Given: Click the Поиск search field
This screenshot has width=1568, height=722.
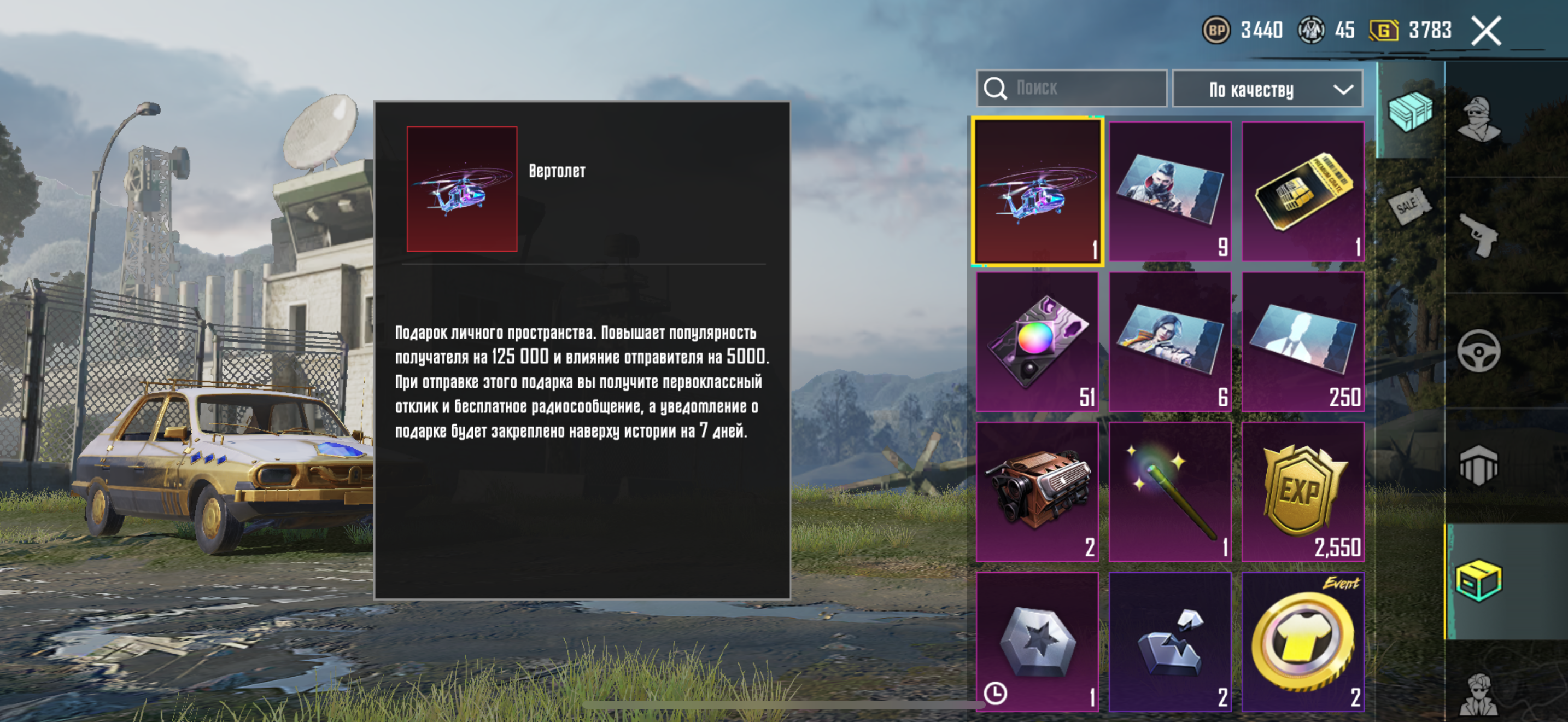Looking at the screenshot, I should [1073, 88].
